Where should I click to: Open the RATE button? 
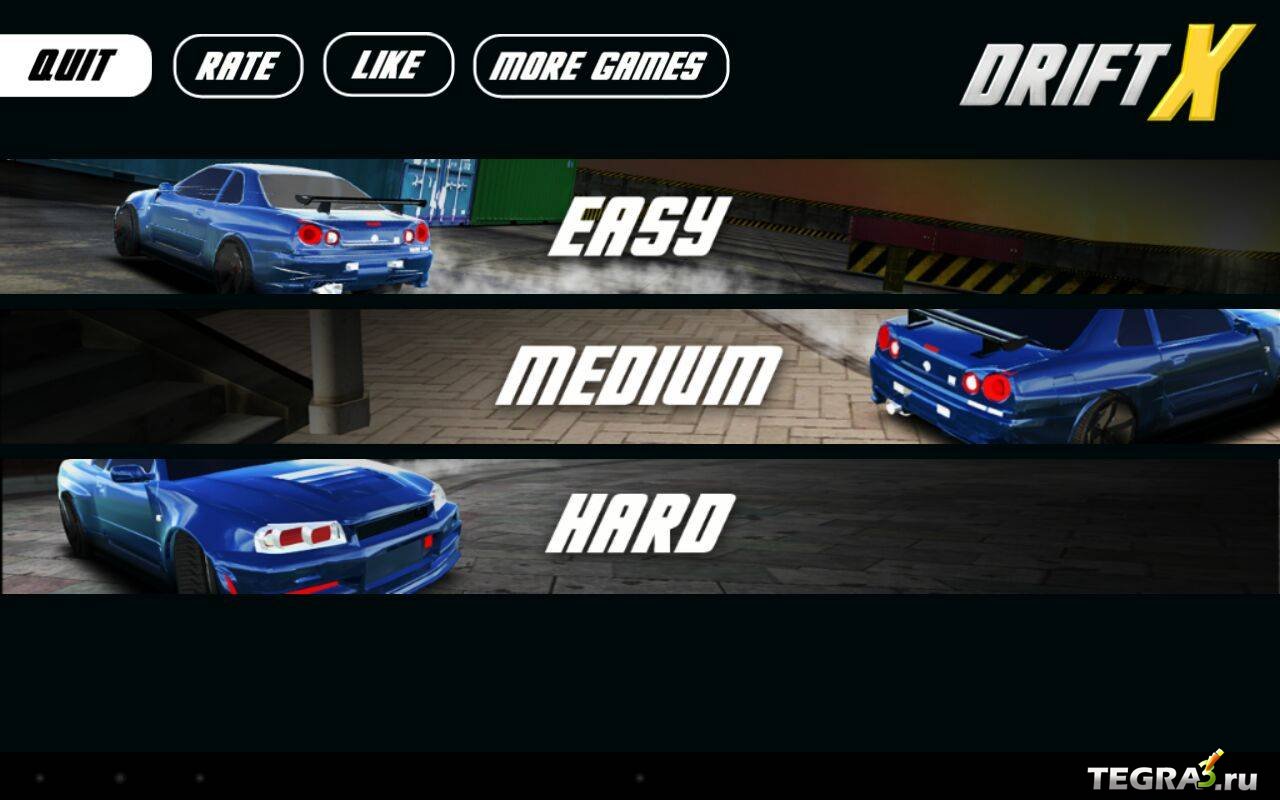click(x=238, y=66)
